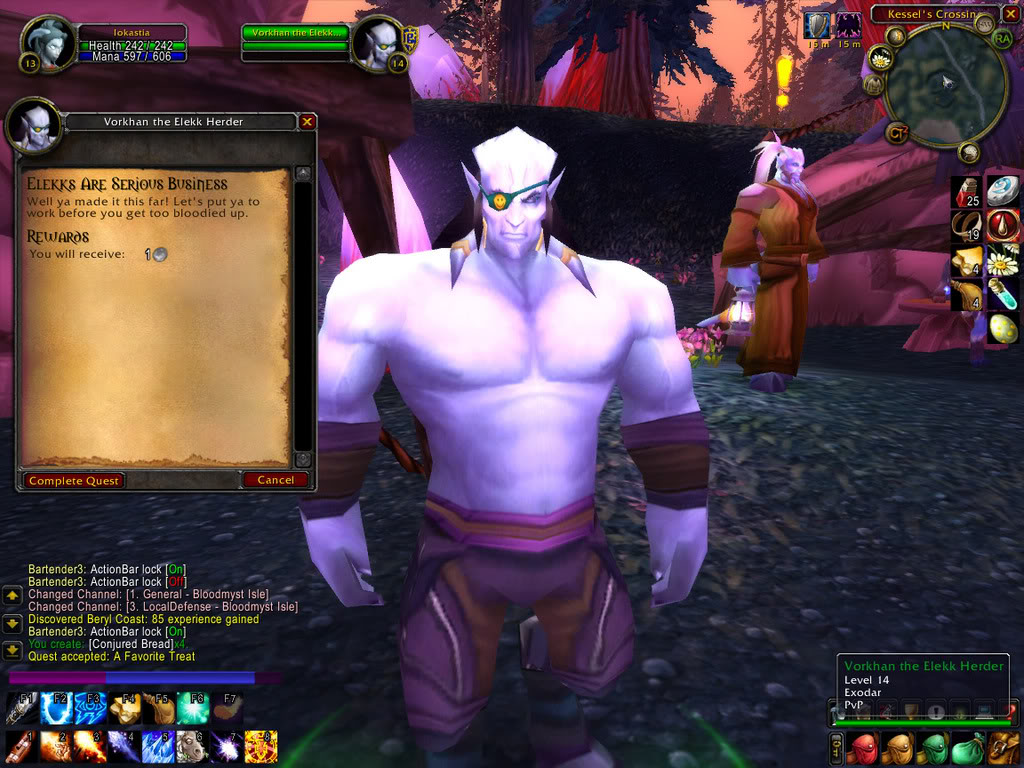Cast the ice shards spell on slot 5

158,746
